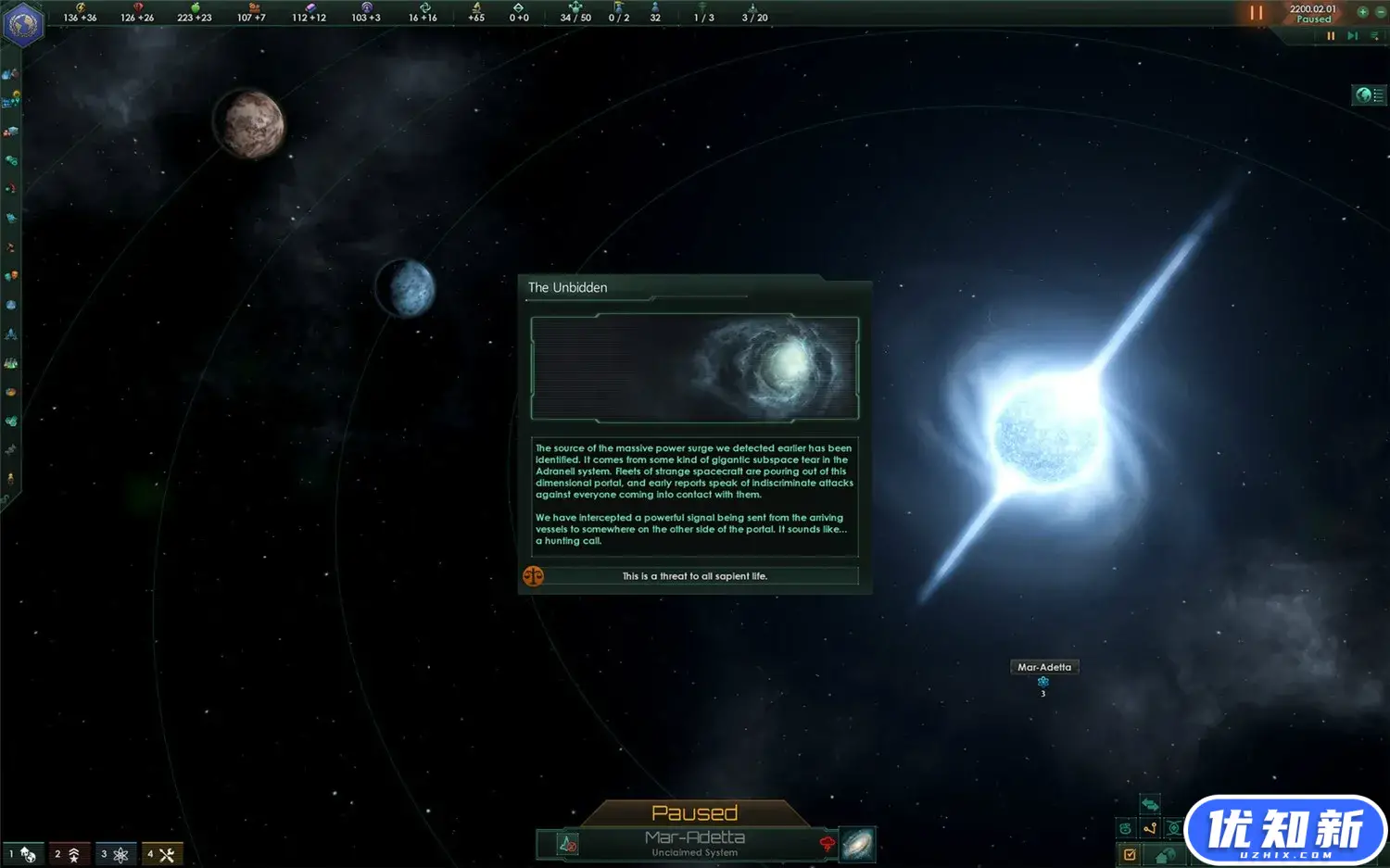Click the large orange pause button

pyautogui.click(x=1256, y=13)
